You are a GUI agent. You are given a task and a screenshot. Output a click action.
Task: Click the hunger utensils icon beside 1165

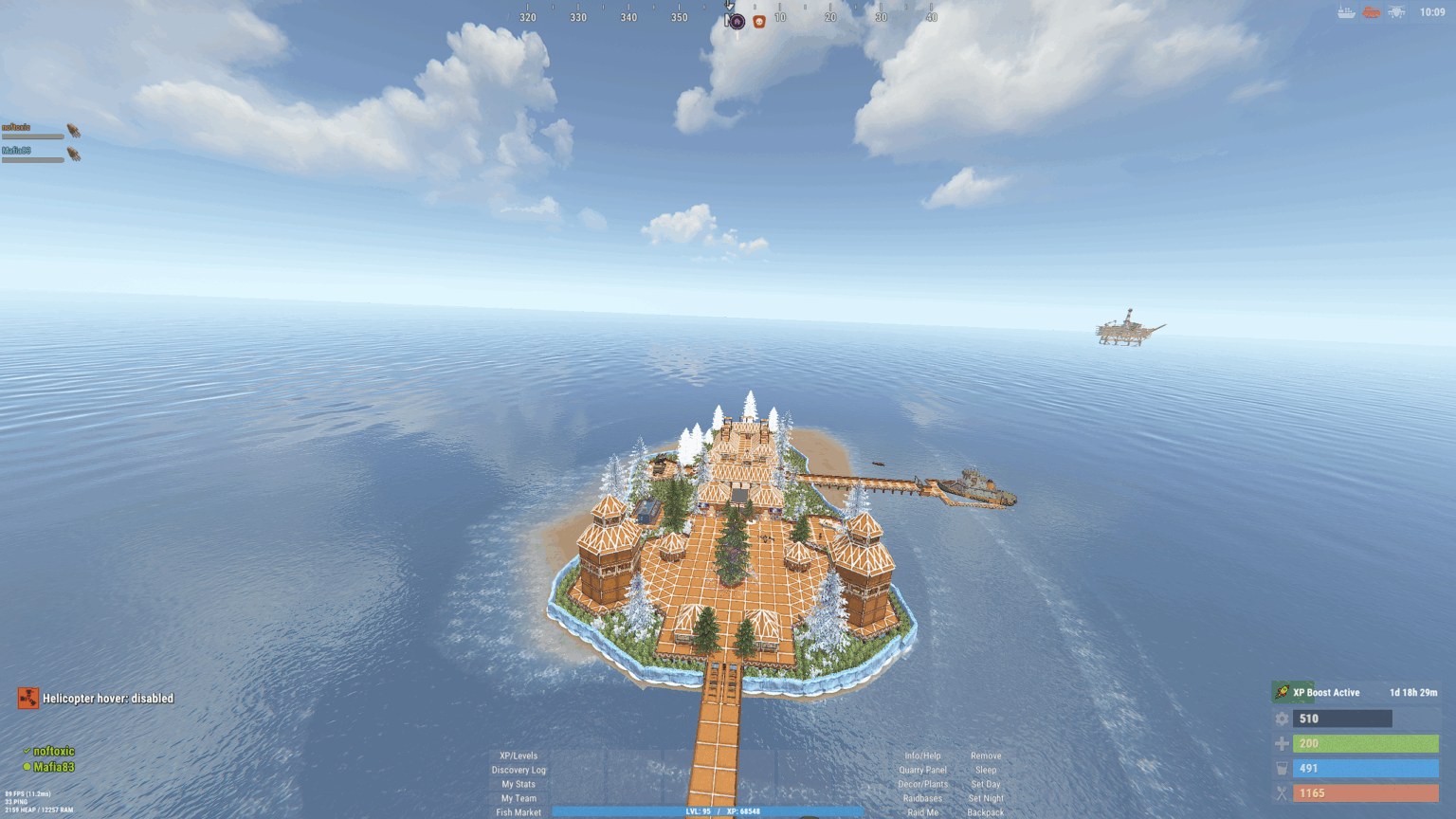1282,792
